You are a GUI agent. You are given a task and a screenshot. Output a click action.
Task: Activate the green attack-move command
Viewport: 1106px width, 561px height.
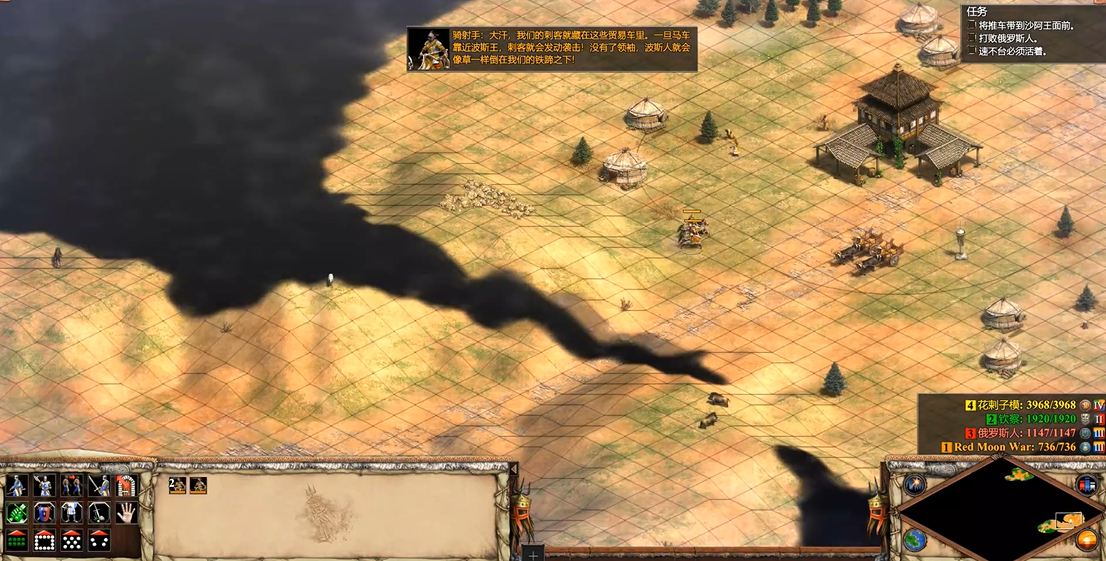coord(17,513)
